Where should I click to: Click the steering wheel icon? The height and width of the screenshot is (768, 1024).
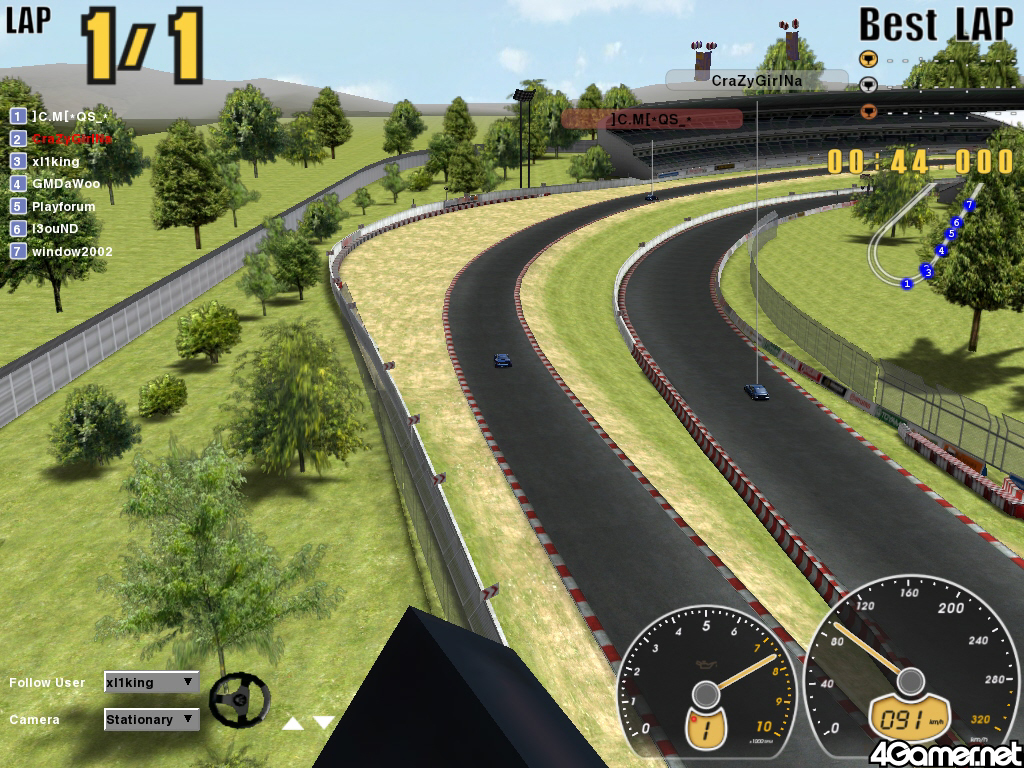coord(239,699)
